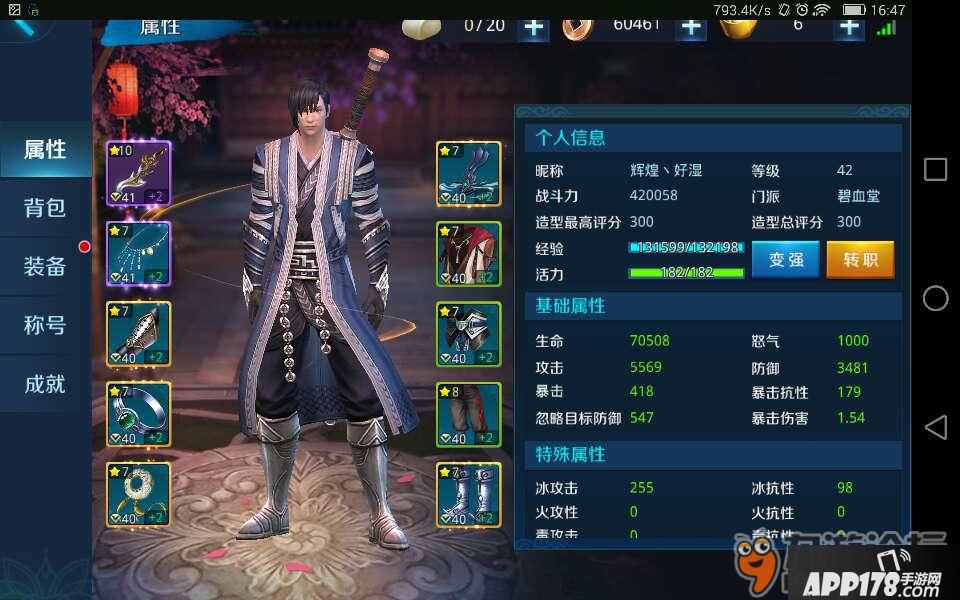Tap the Android back triangle button
Image resolution: width=960 pixels, height=600 pixels.
(935, 428)
